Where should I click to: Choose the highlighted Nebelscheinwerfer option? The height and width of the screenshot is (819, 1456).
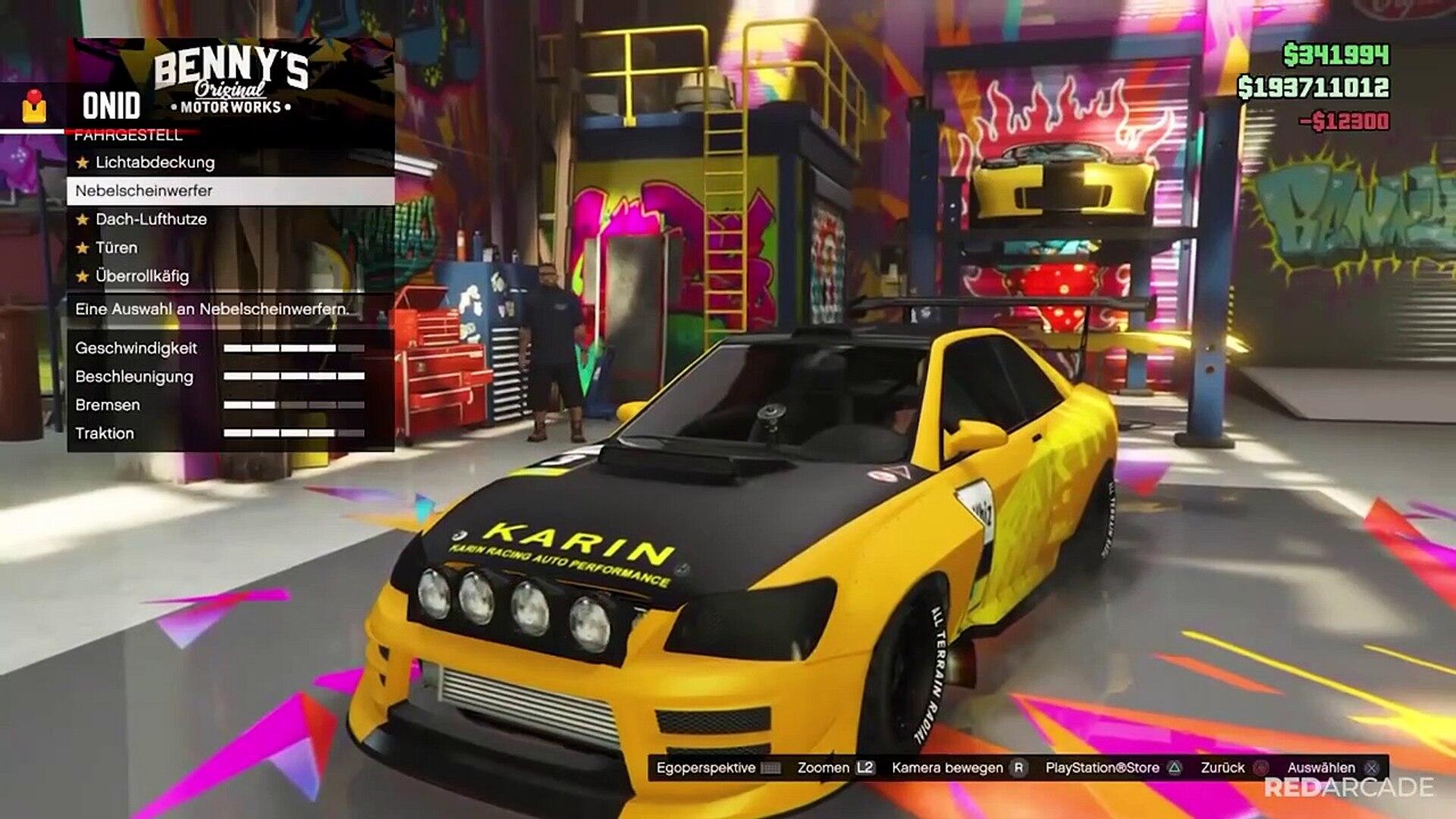click(x=144, y=191)
